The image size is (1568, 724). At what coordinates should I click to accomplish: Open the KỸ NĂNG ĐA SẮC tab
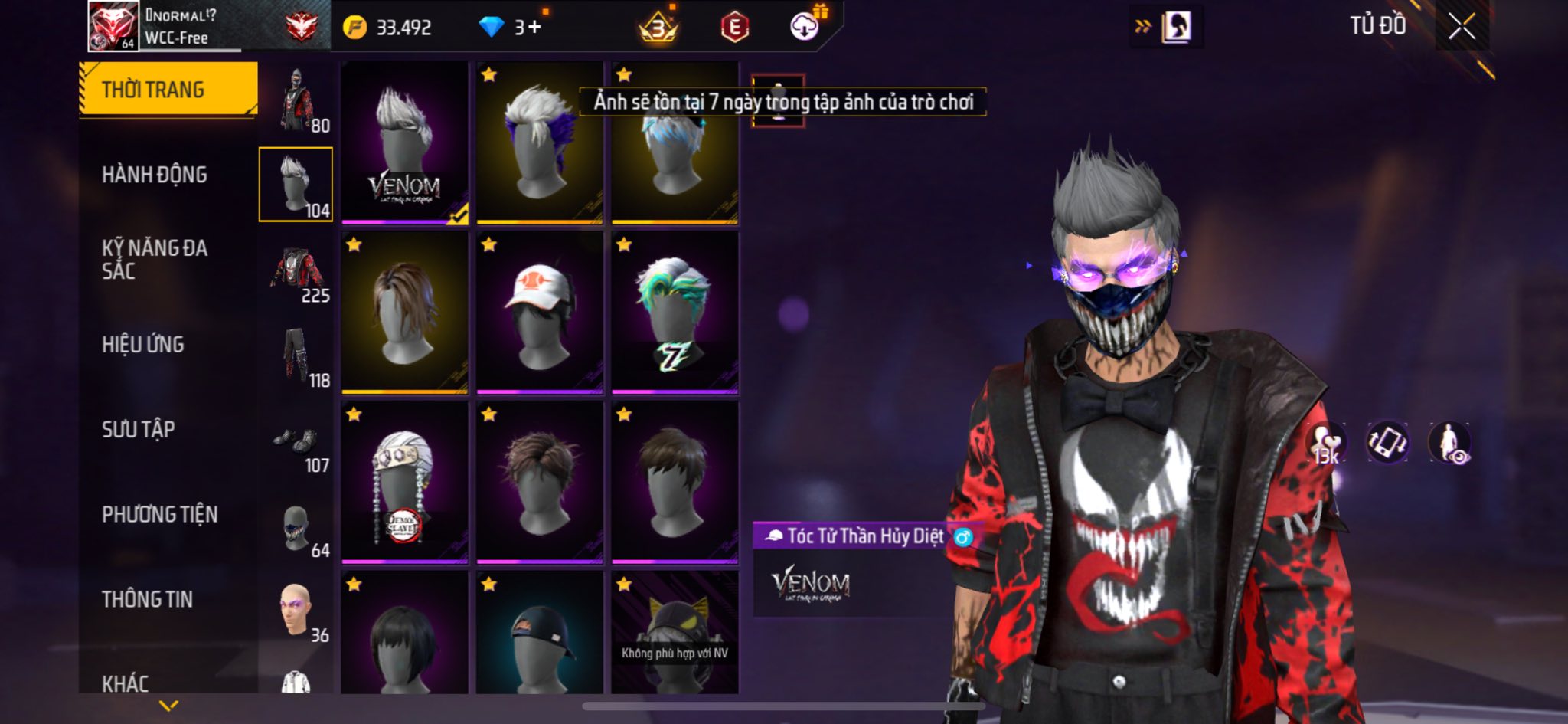point(155,259)
